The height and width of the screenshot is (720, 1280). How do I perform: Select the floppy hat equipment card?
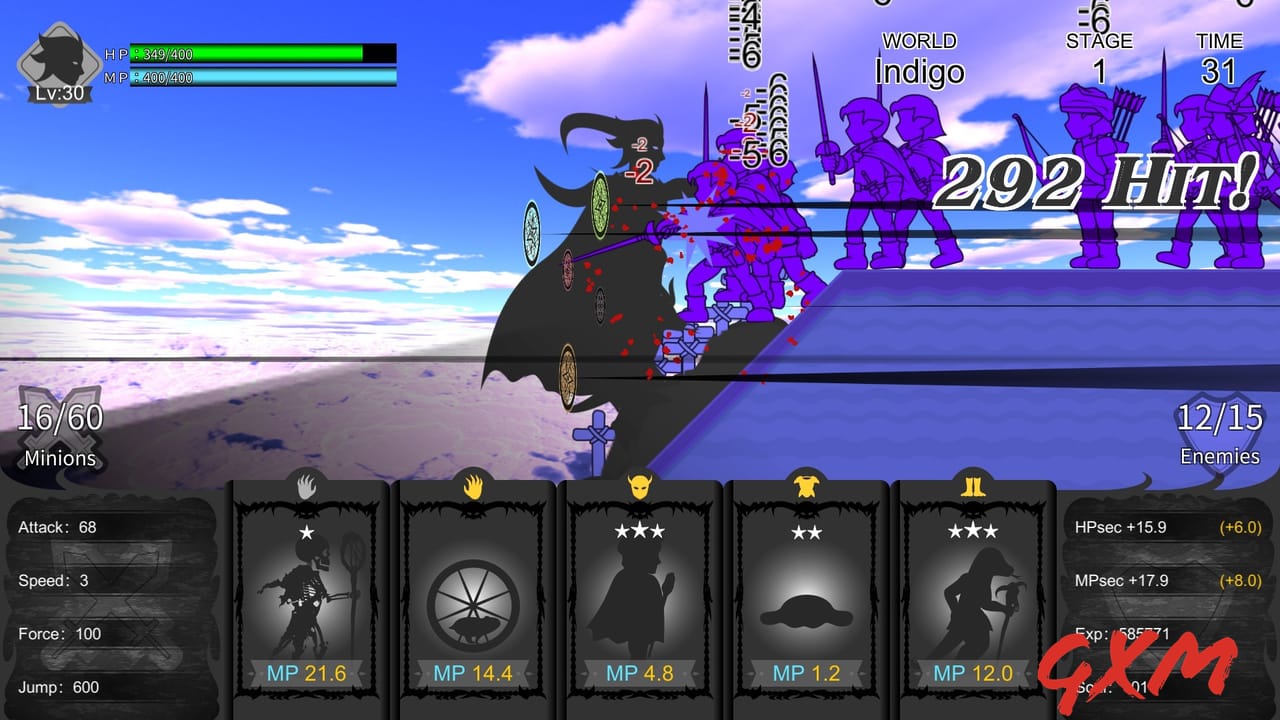(806, 595)
